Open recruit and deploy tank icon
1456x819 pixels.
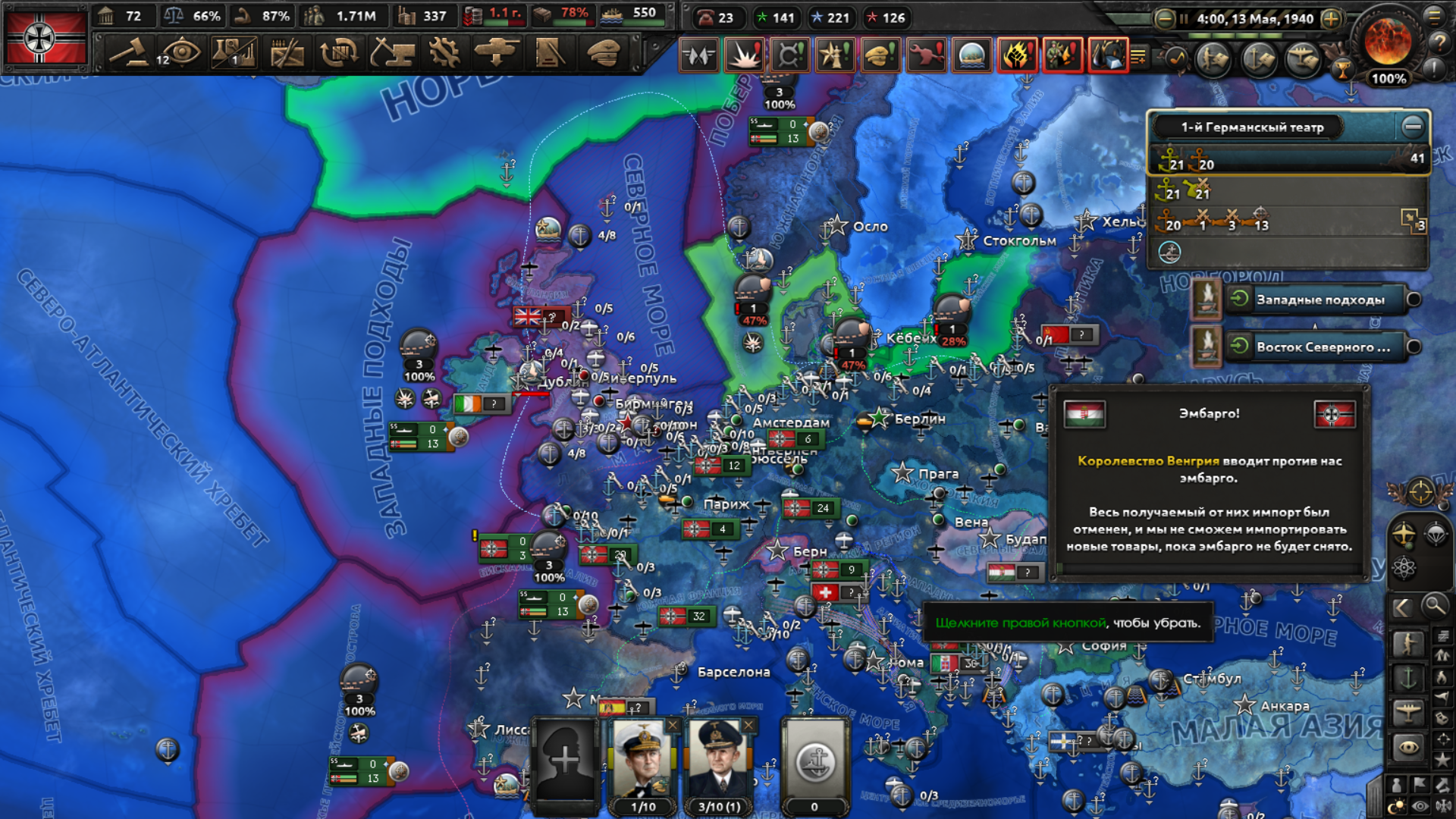point(497,53)
